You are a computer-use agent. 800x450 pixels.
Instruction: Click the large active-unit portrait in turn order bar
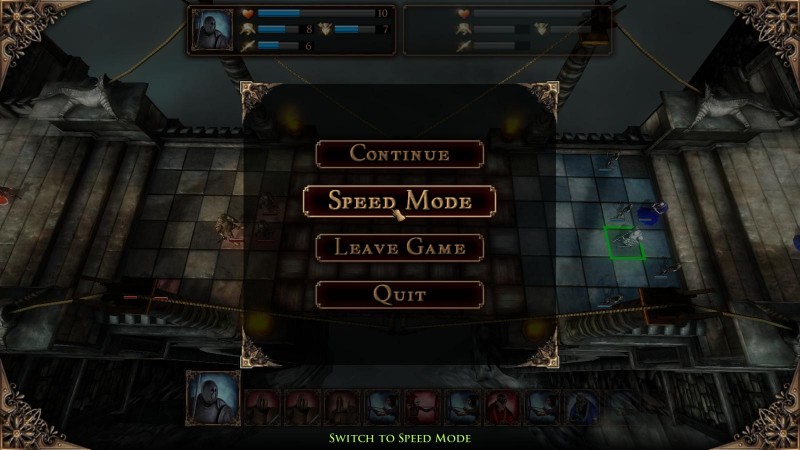213,398
